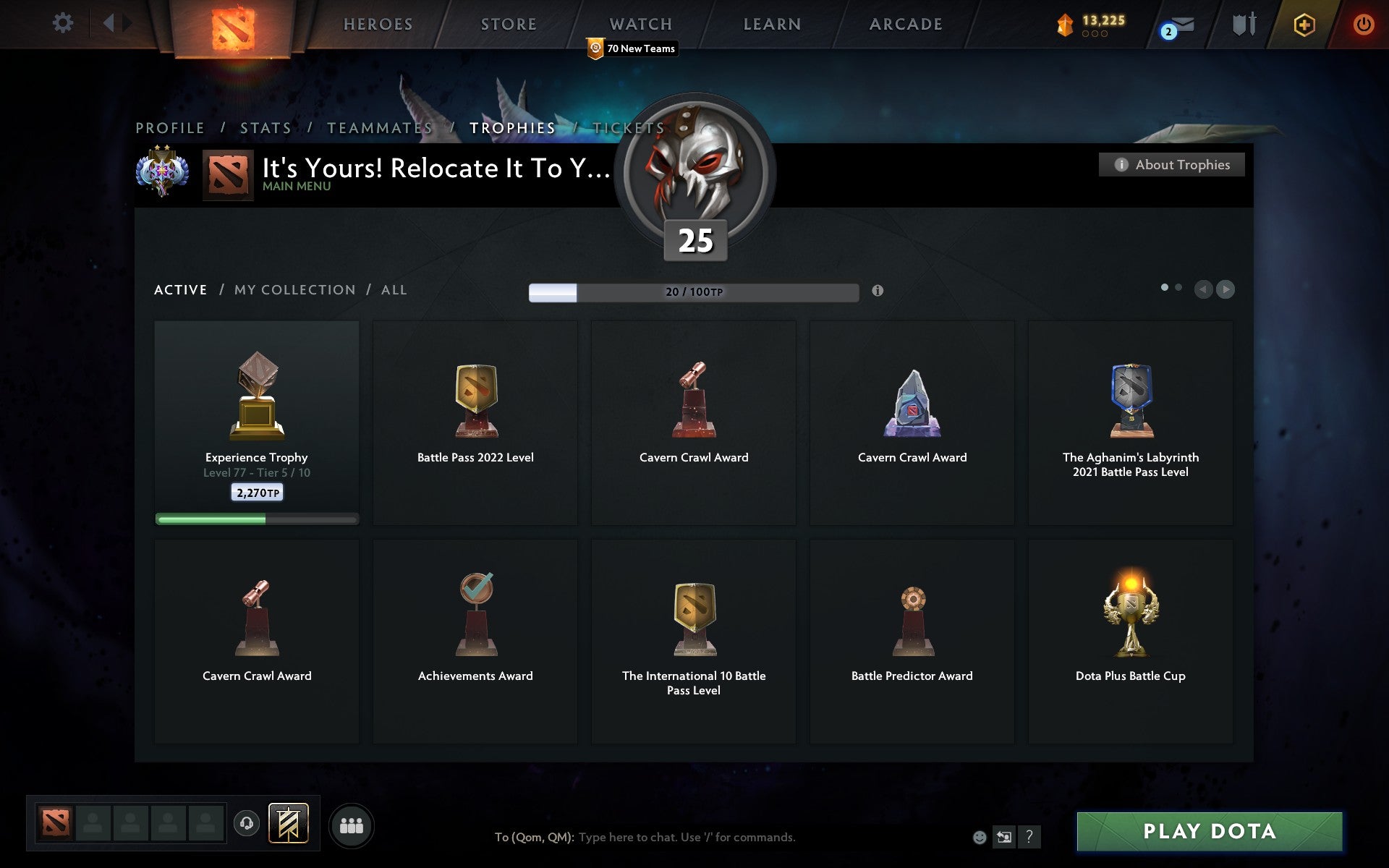Switch to the STATS tab
Viewport: 1389px width, 868px height.
tap(266, 127)
